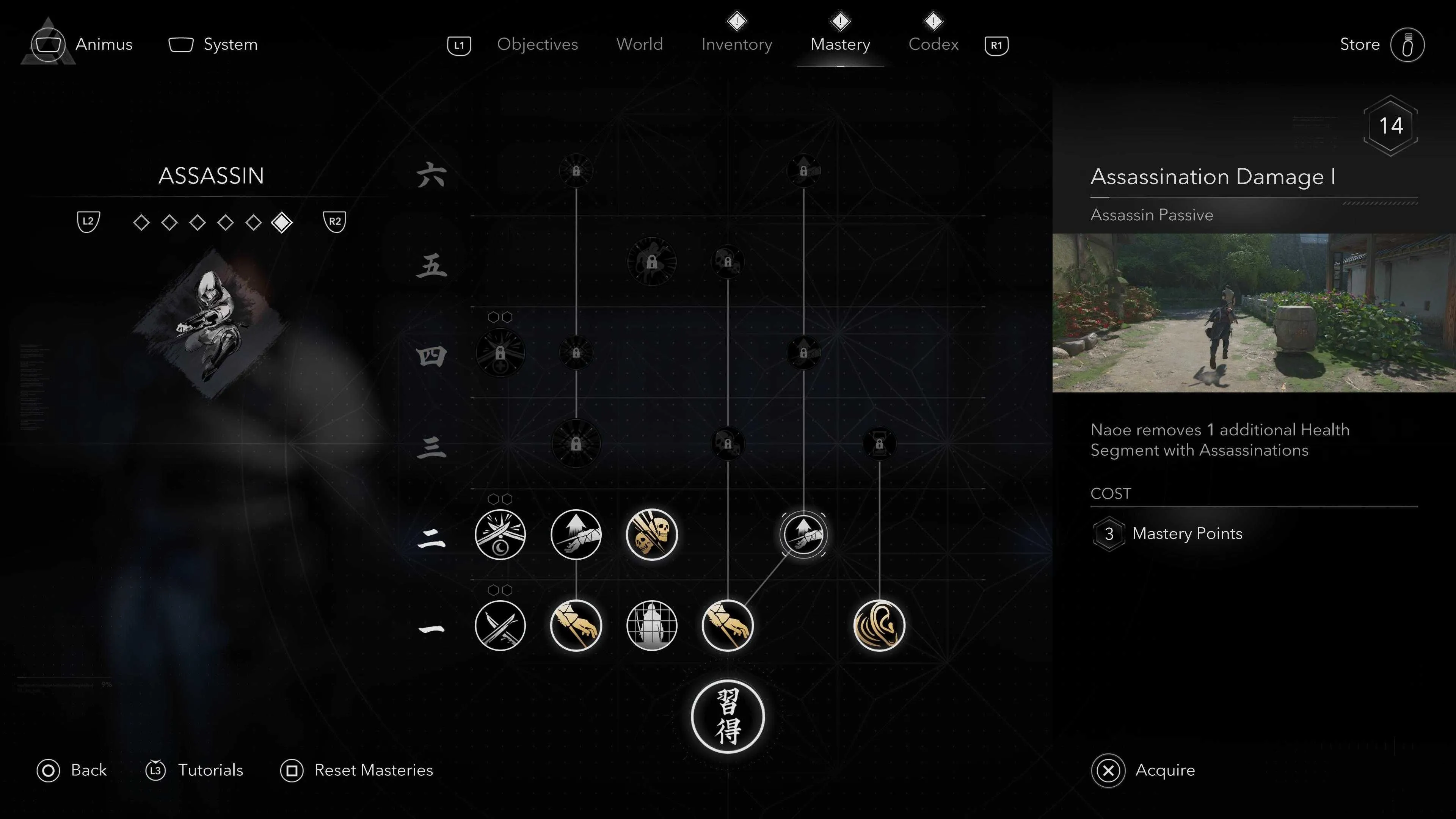This screenshot has height=819, width=1456.
Task: Open the Codex tab
Action: (x=933, y=44)
